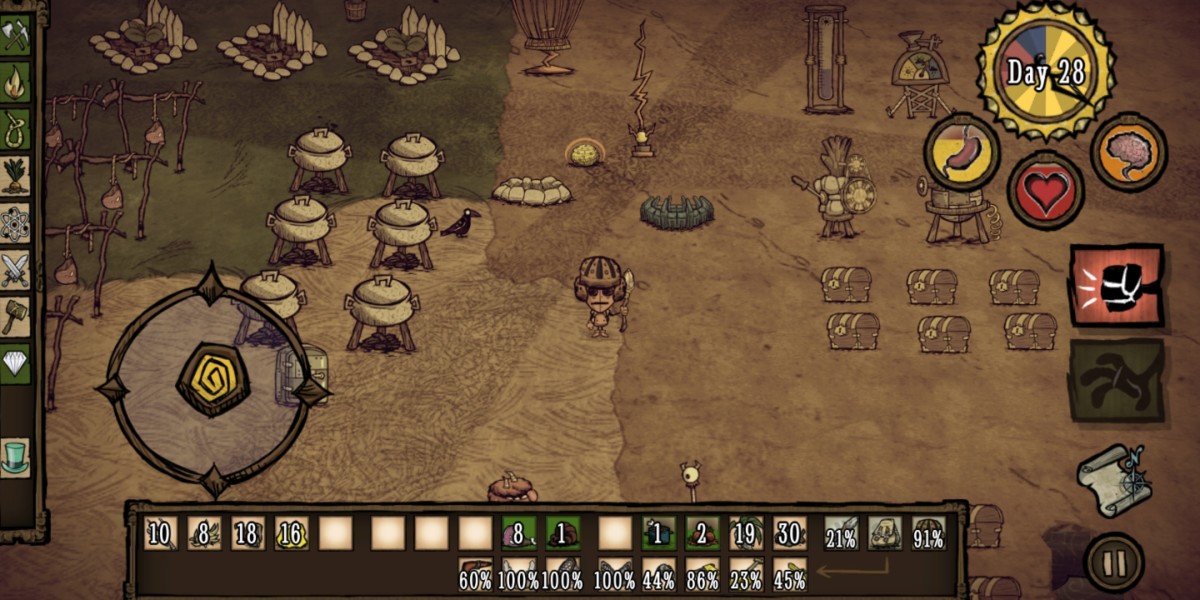This screenshot has width=1200, height=600.
Task: Open the Fire crafting tab
Action: (x=16, y=82)
